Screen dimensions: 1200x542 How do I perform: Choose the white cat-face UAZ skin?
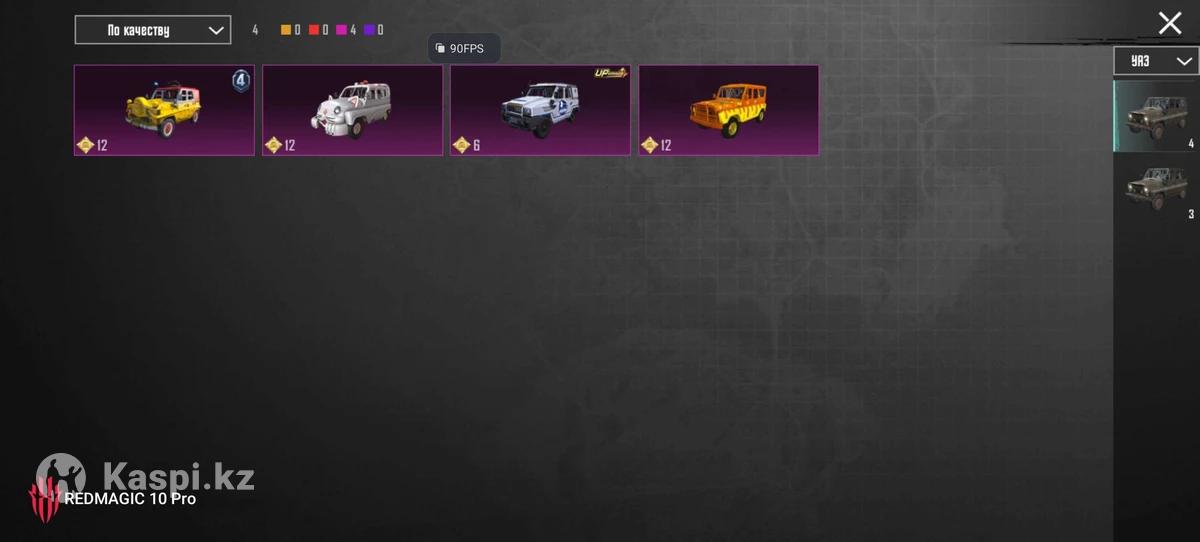click(x=352, y=110)
